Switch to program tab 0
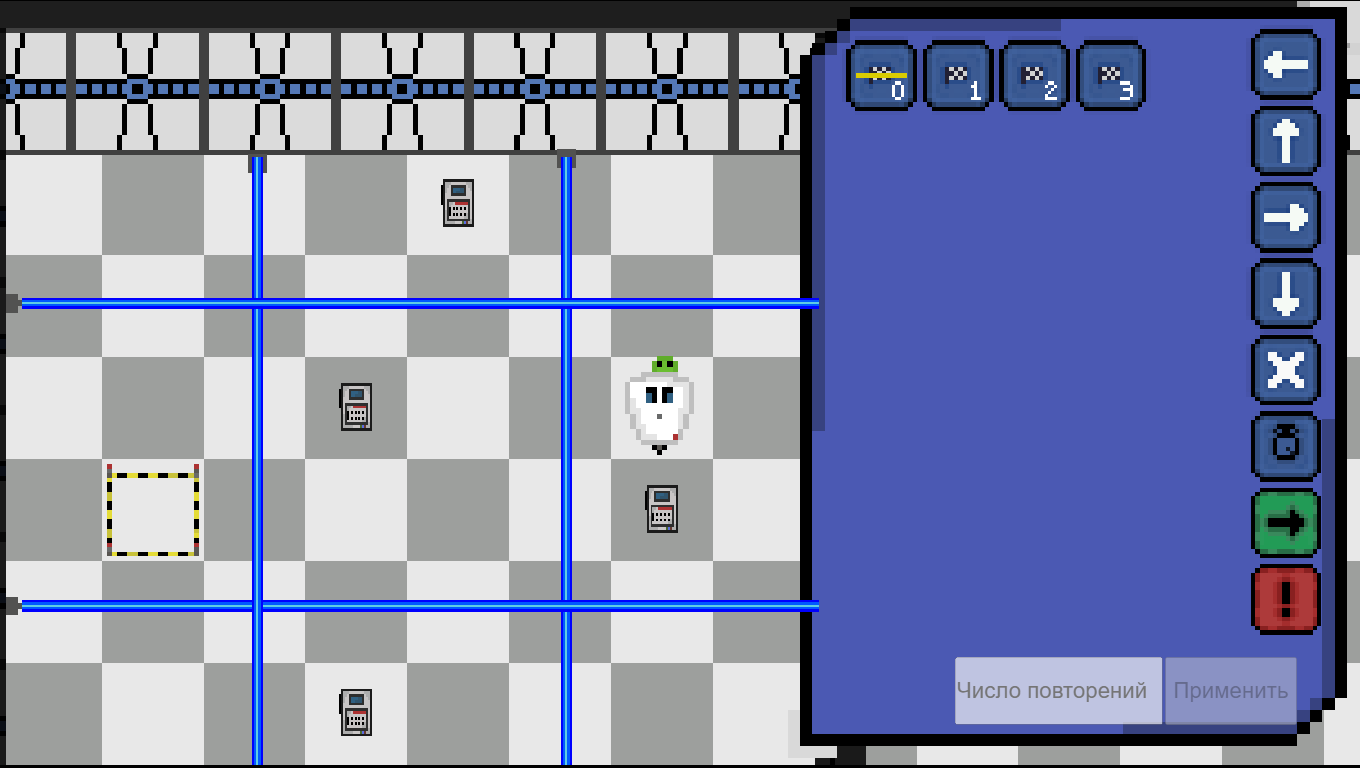Viewport: 1360px width, 768px height. click(880, 74)
